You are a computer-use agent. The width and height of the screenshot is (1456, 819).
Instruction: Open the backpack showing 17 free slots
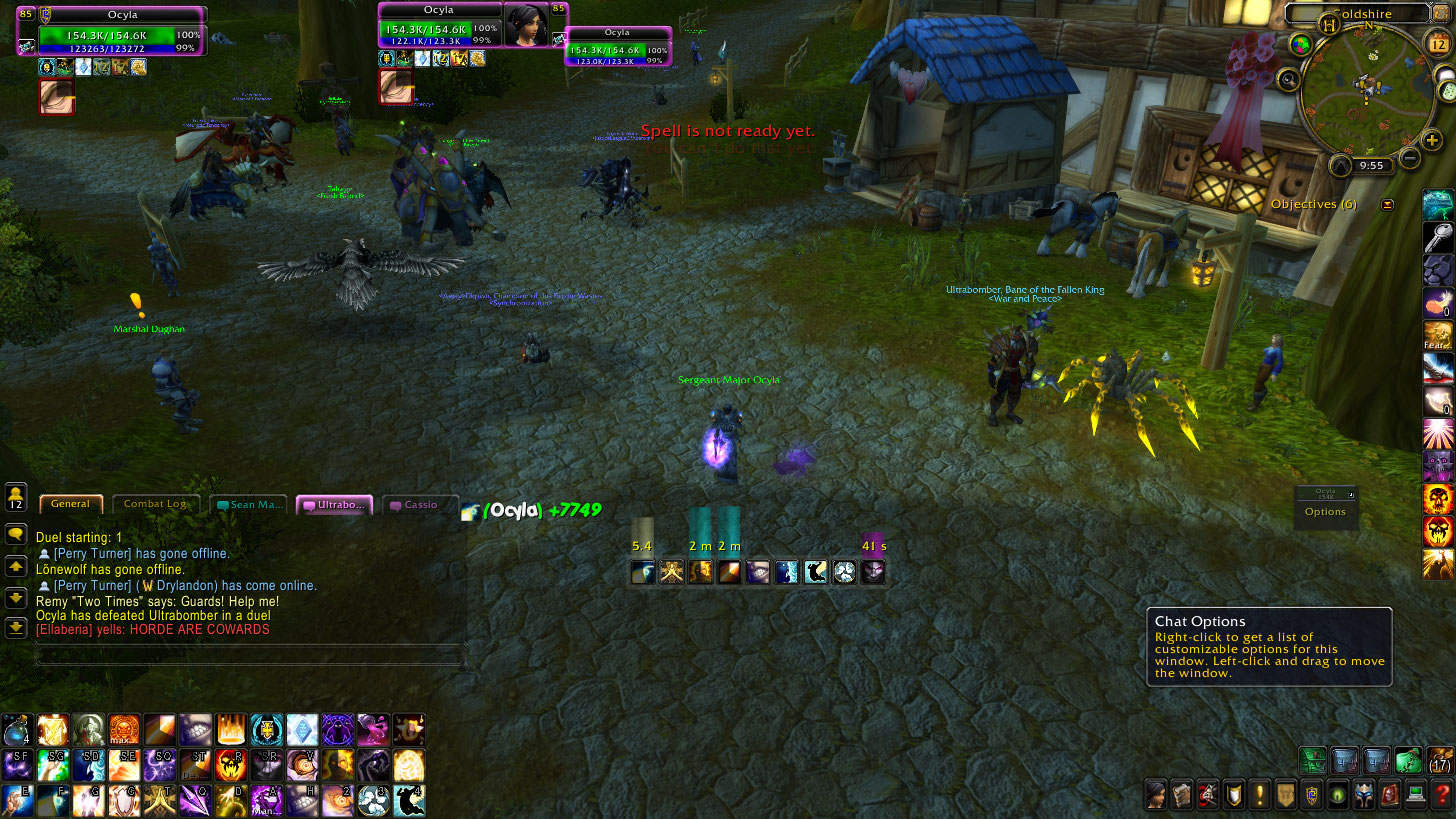click(1441, 760)
